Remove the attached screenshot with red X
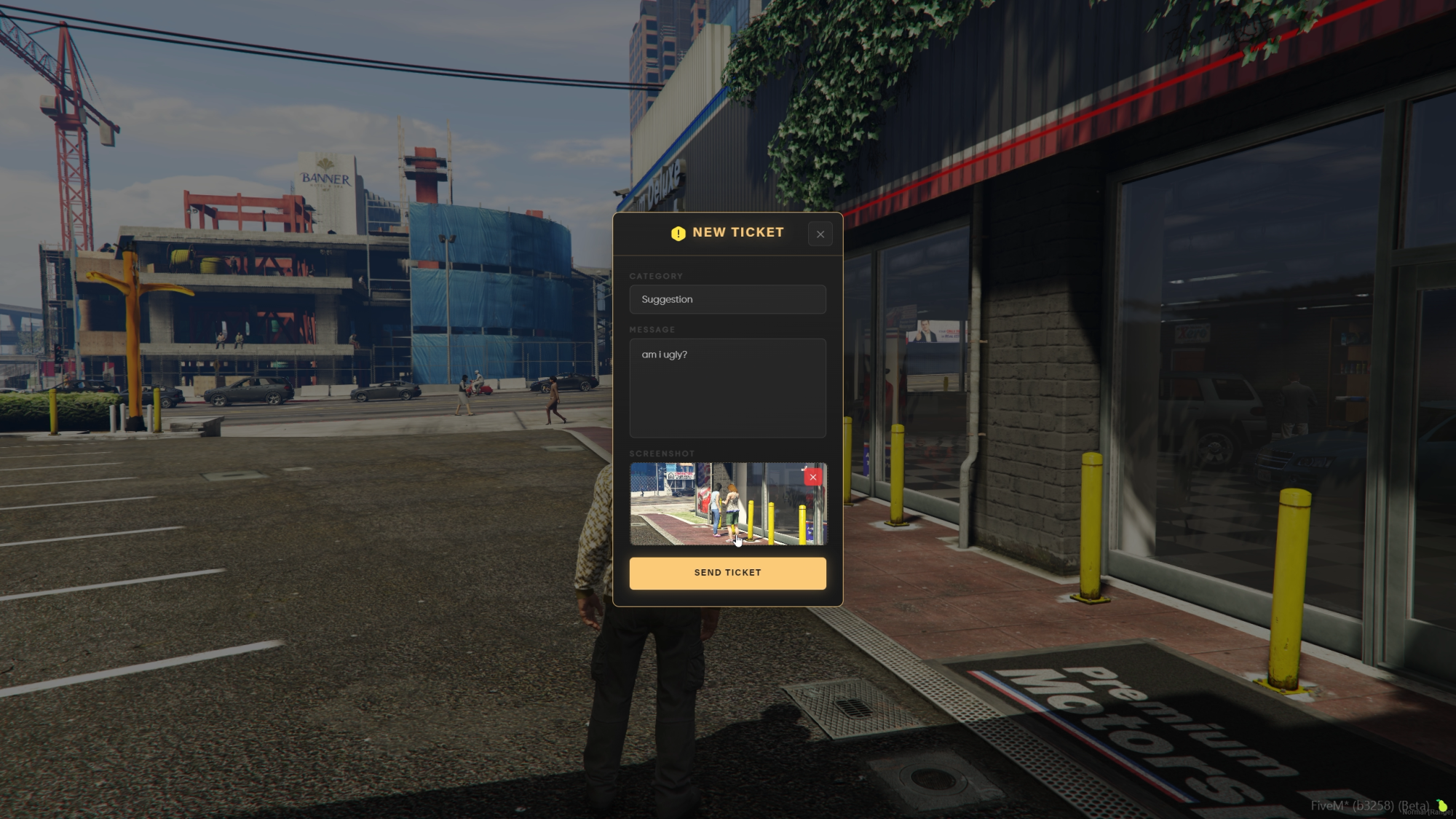The image size is (1456, 819). 812,477
